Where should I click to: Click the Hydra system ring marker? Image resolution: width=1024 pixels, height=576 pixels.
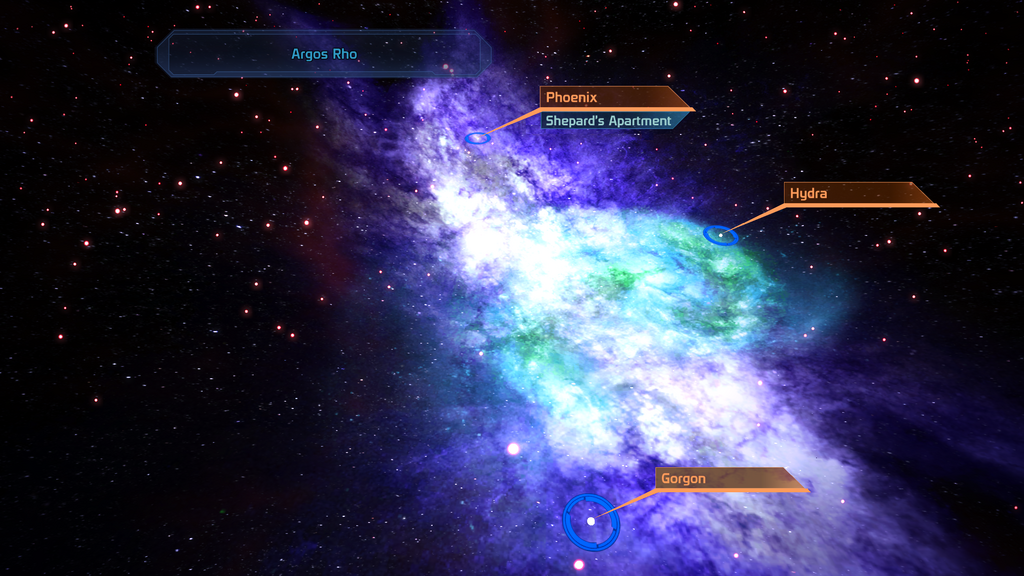721,235
